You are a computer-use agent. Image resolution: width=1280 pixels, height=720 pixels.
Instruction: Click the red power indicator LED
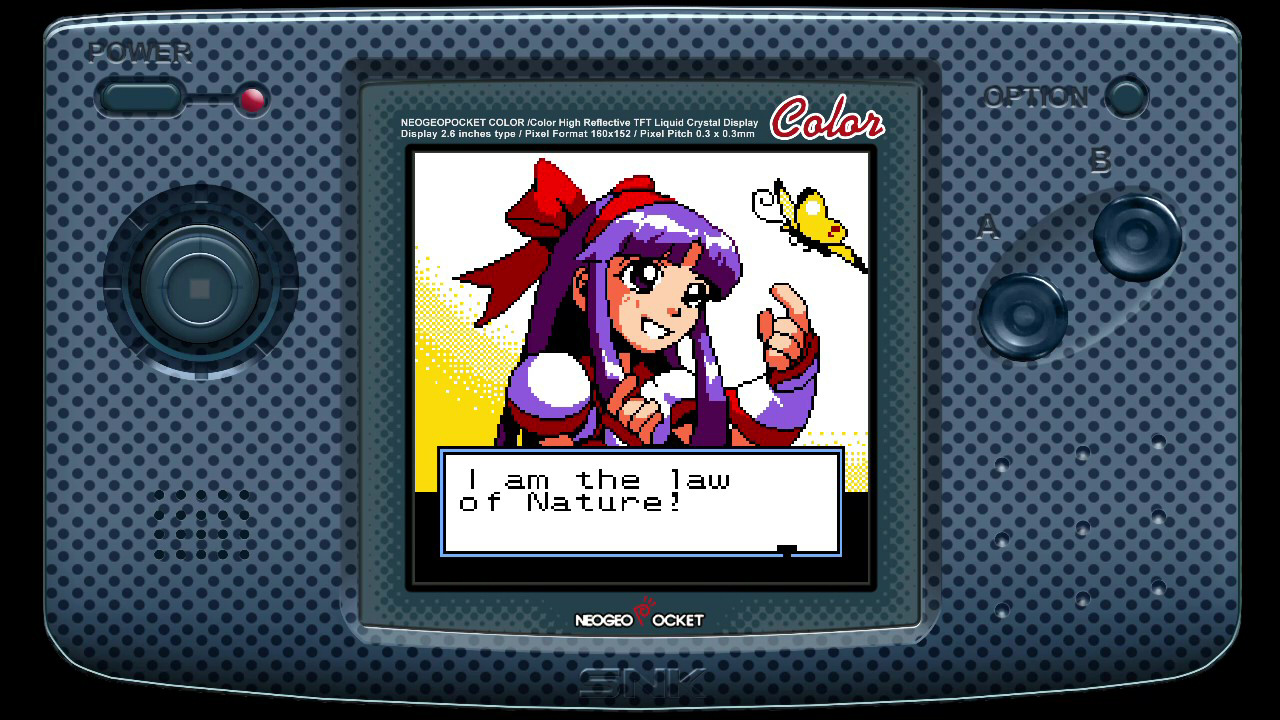coord(252,100)
